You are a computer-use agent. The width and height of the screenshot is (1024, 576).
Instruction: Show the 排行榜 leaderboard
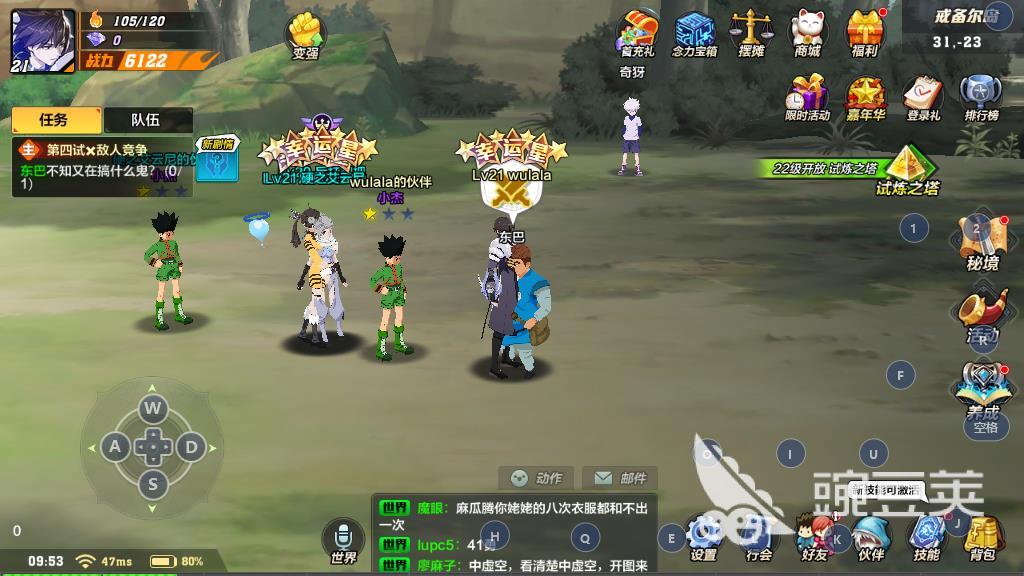(x=979, y=97)
